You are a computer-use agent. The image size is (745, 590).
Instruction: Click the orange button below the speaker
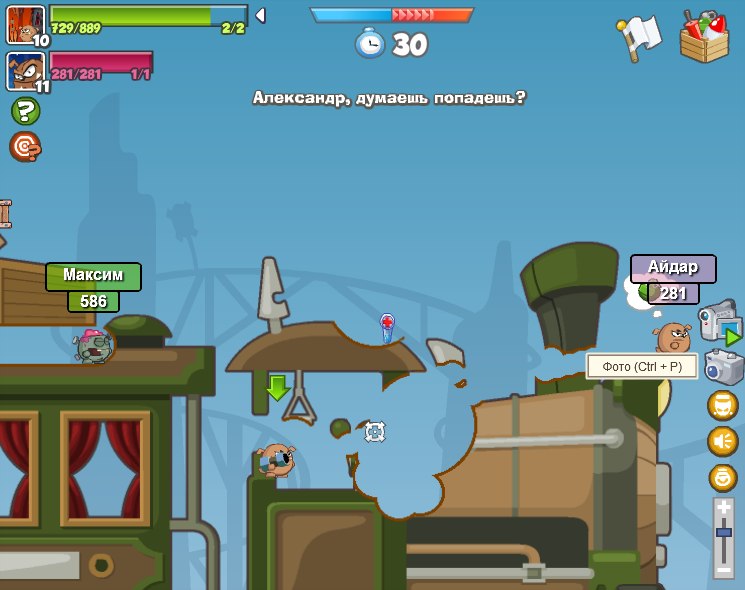[723, 477]
